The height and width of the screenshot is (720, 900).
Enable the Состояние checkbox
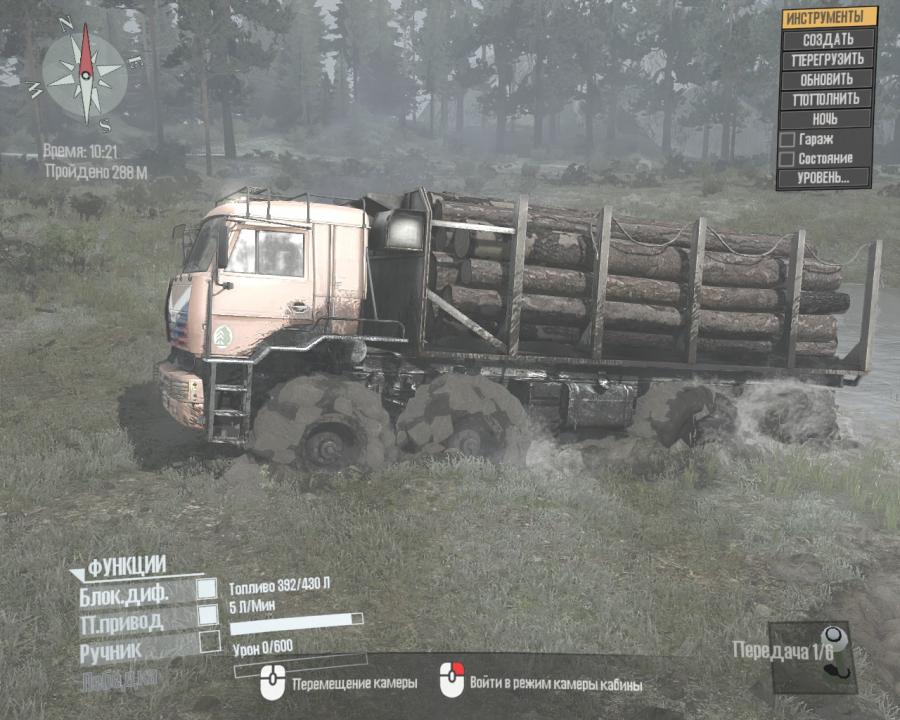pyautogui.click(x=787, y=158)
